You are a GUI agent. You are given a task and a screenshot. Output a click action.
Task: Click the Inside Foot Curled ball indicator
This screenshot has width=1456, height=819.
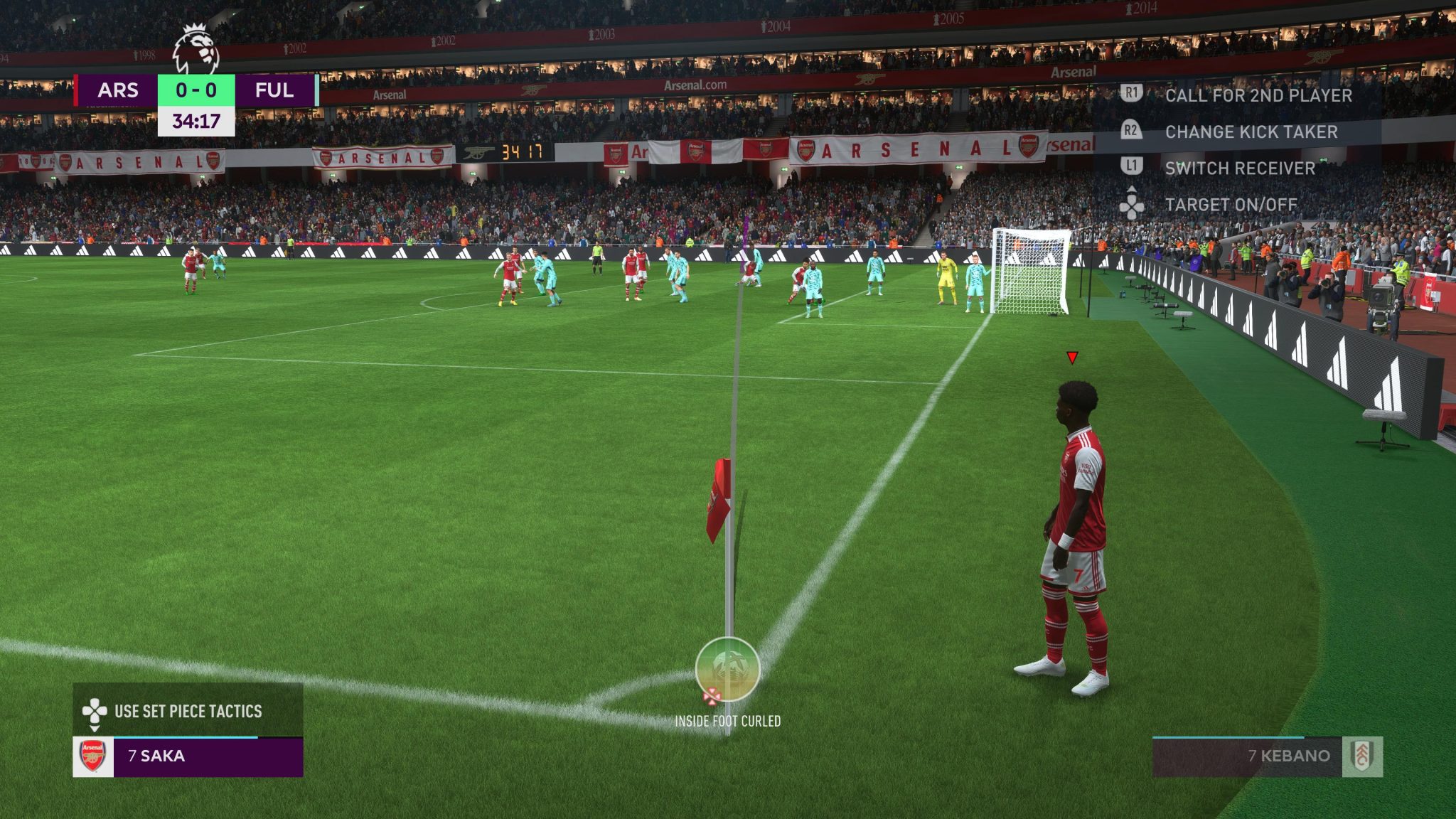tap(727, 670)
